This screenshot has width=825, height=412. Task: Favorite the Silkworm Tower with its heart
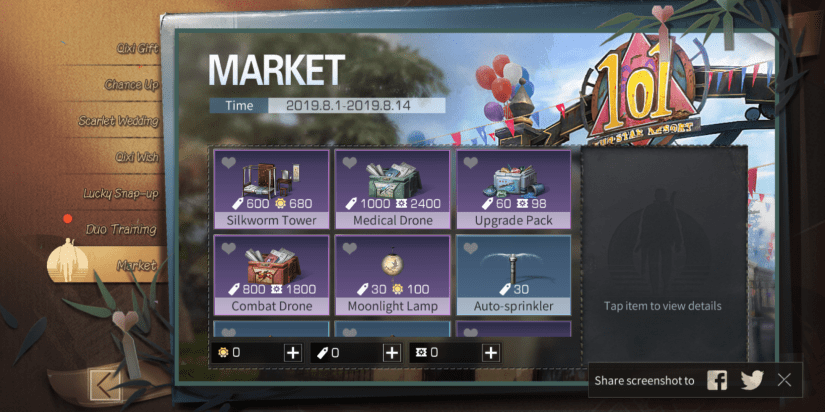[229, 162]
